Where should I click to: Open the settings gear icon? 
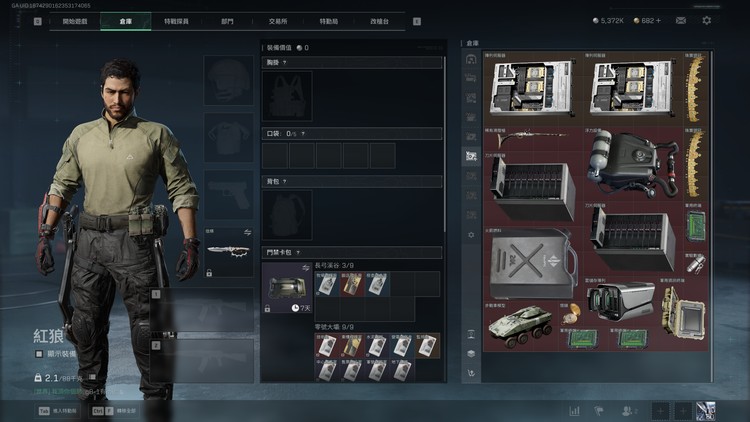pos(707,20)
